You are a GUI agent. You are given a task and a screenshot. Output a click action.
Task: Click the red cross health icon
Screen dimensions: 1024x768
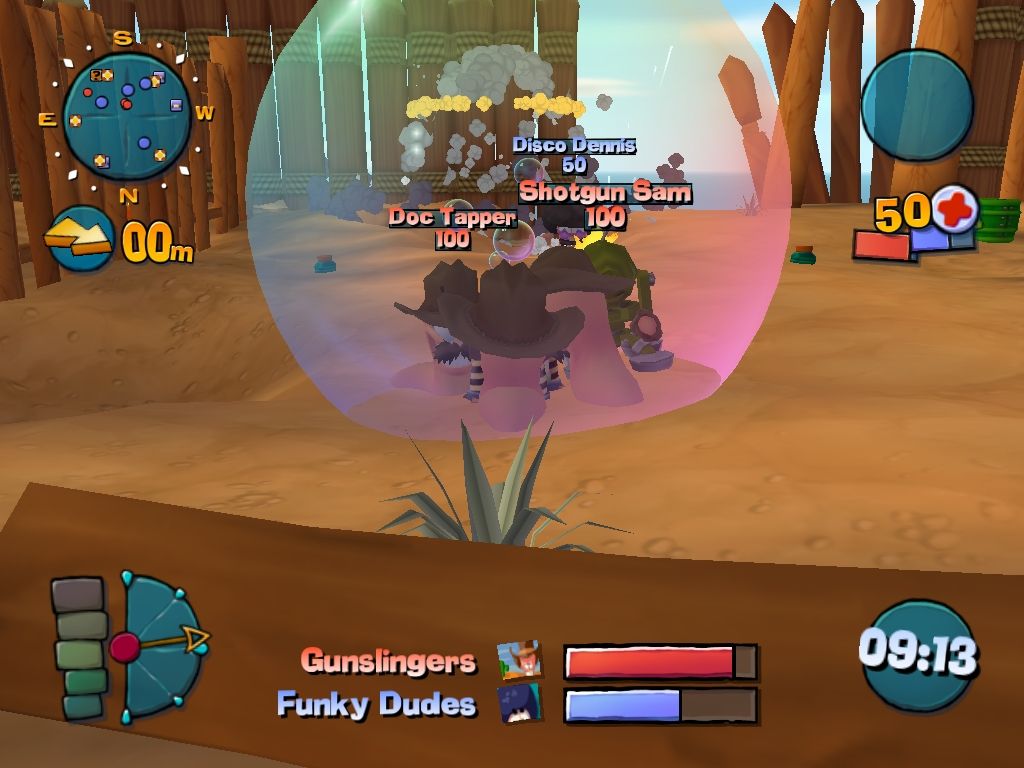pos(955,211)
